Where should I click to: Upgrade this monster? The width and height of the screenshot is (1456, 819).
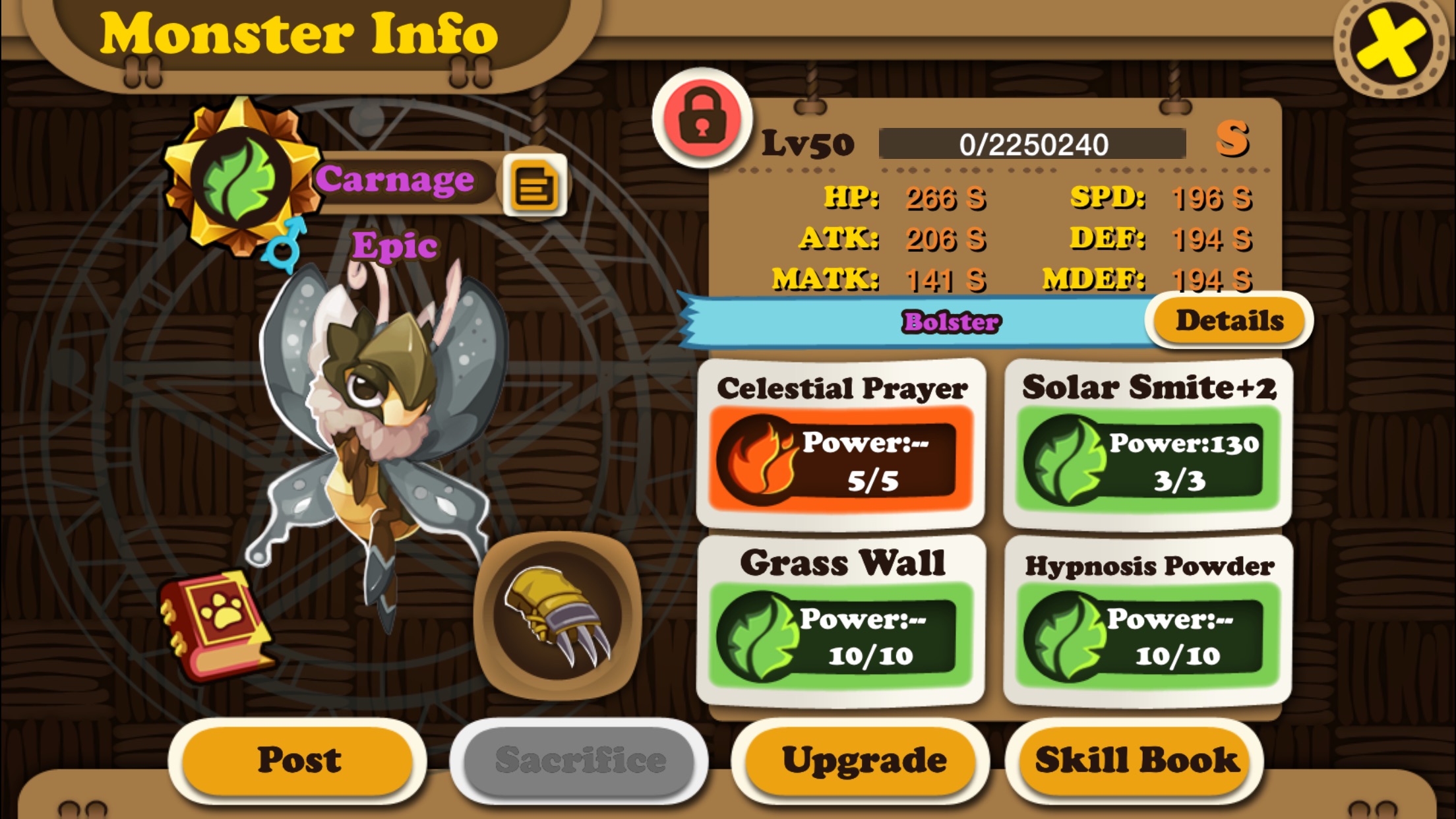(863, 760)
